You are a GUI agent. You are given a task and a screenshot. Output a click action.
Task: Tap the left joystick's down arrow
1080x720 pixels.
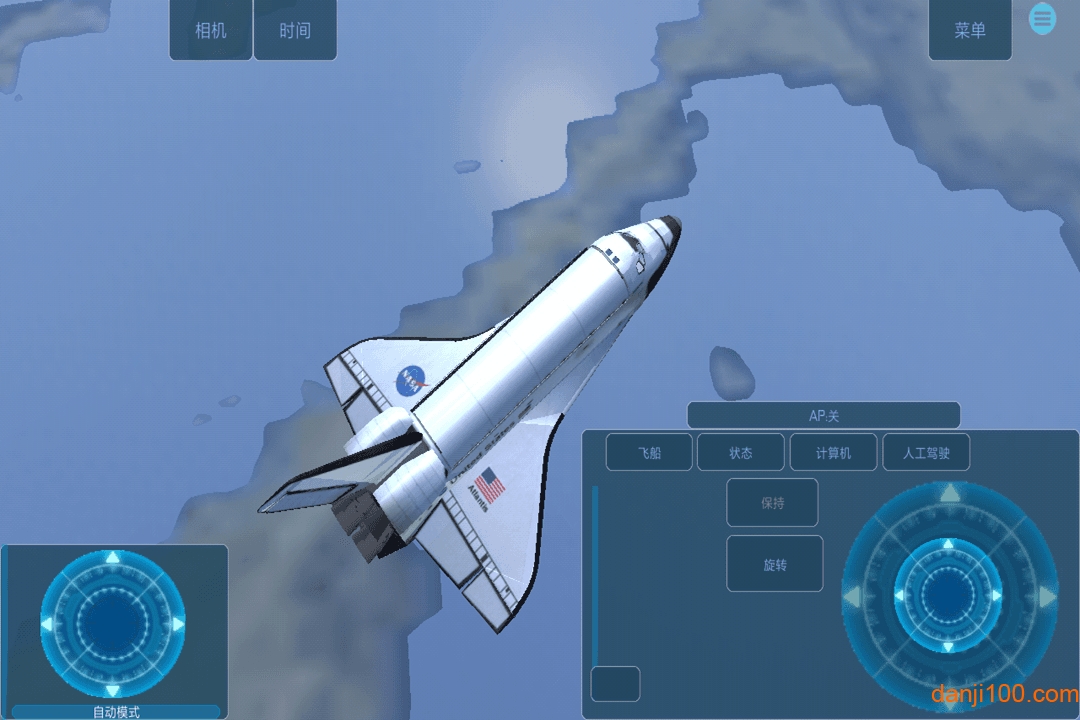click(x=113, y=690)
